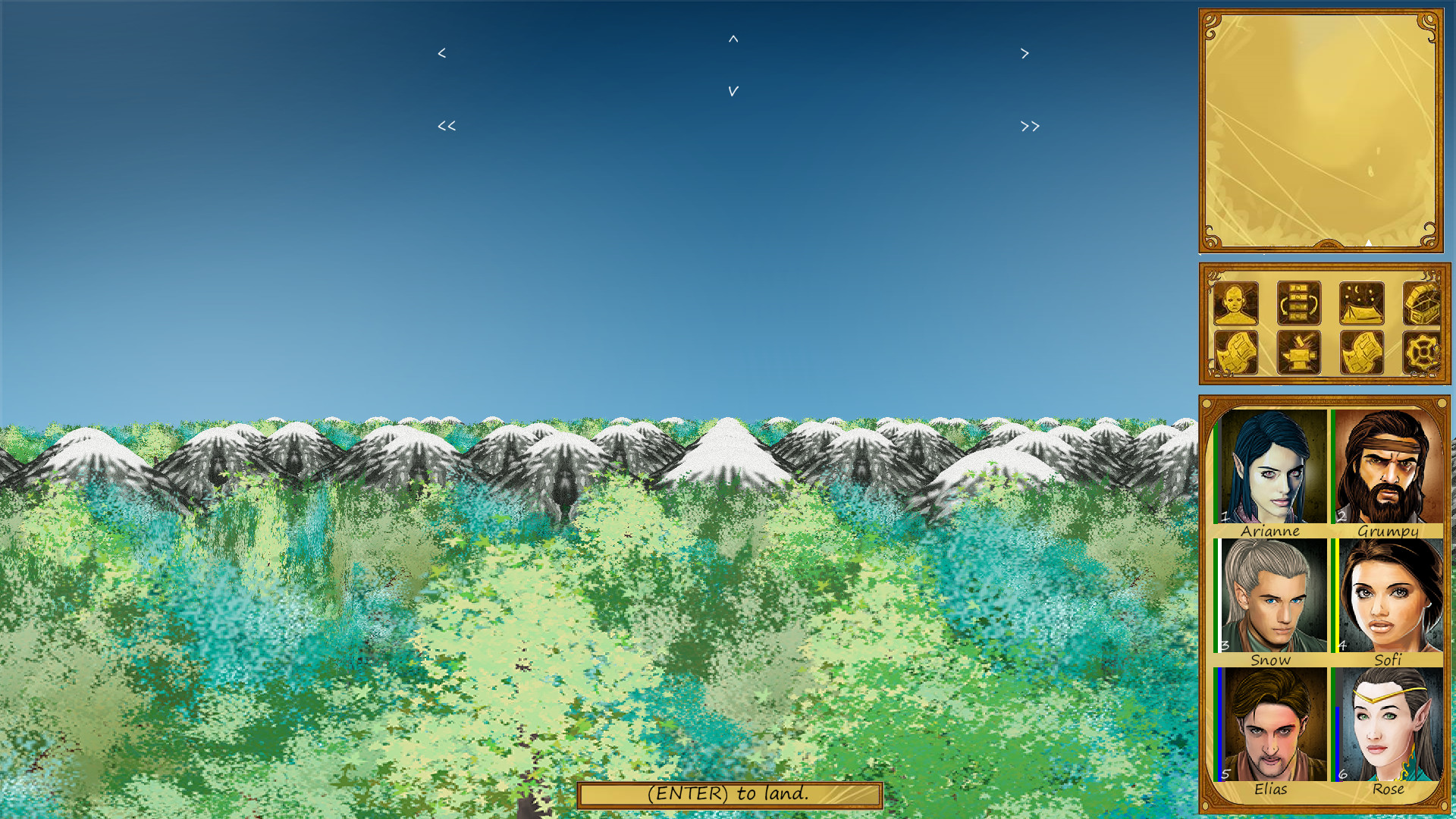
Task: Click the ENTER to land prompt
Action: pyautogui.click(x=730, y=795)
